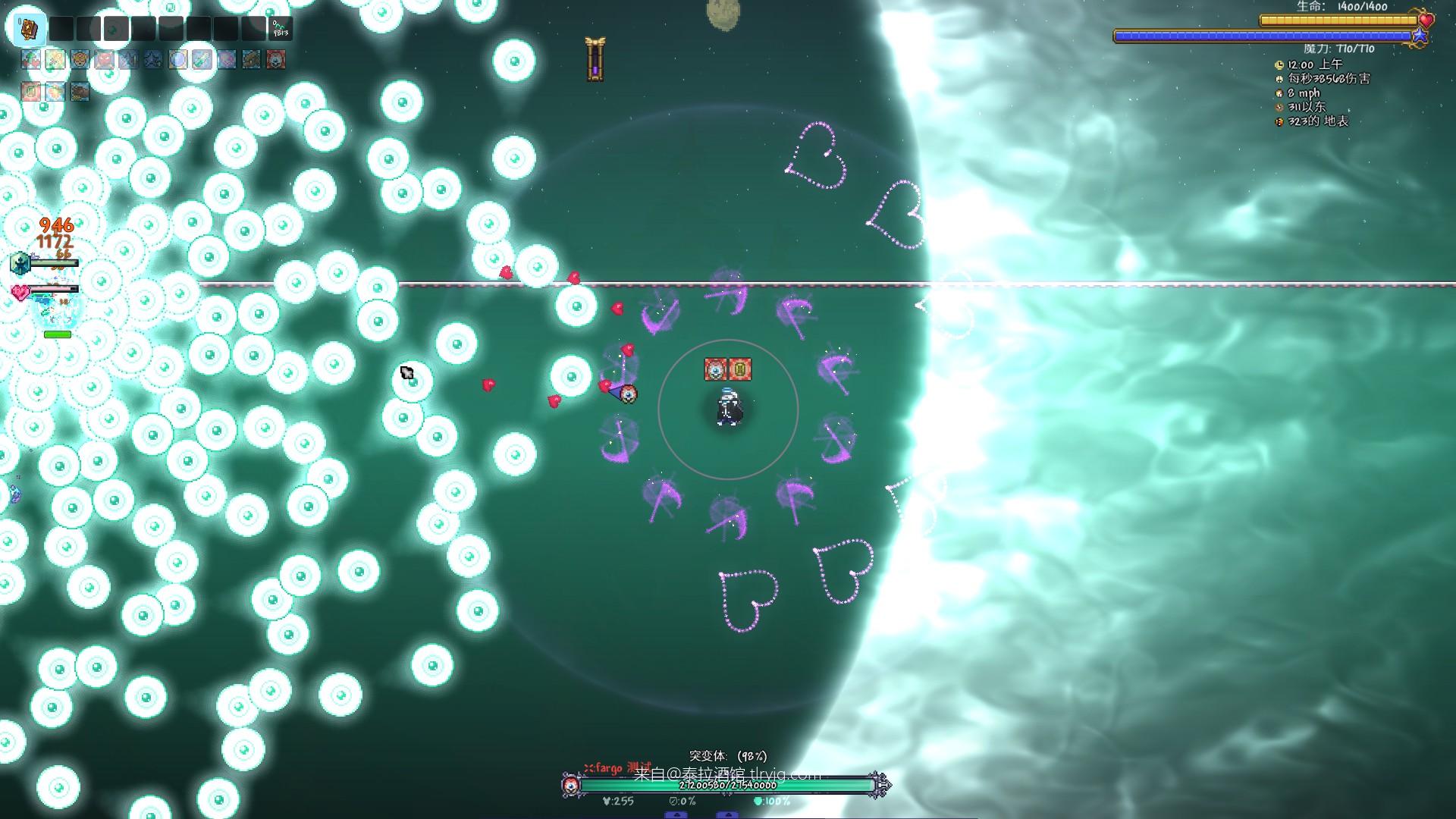The height and width of the screenshot is (819, 1456).
Task: Click the red demon face buff icon
Action: [x=104, y=59]
